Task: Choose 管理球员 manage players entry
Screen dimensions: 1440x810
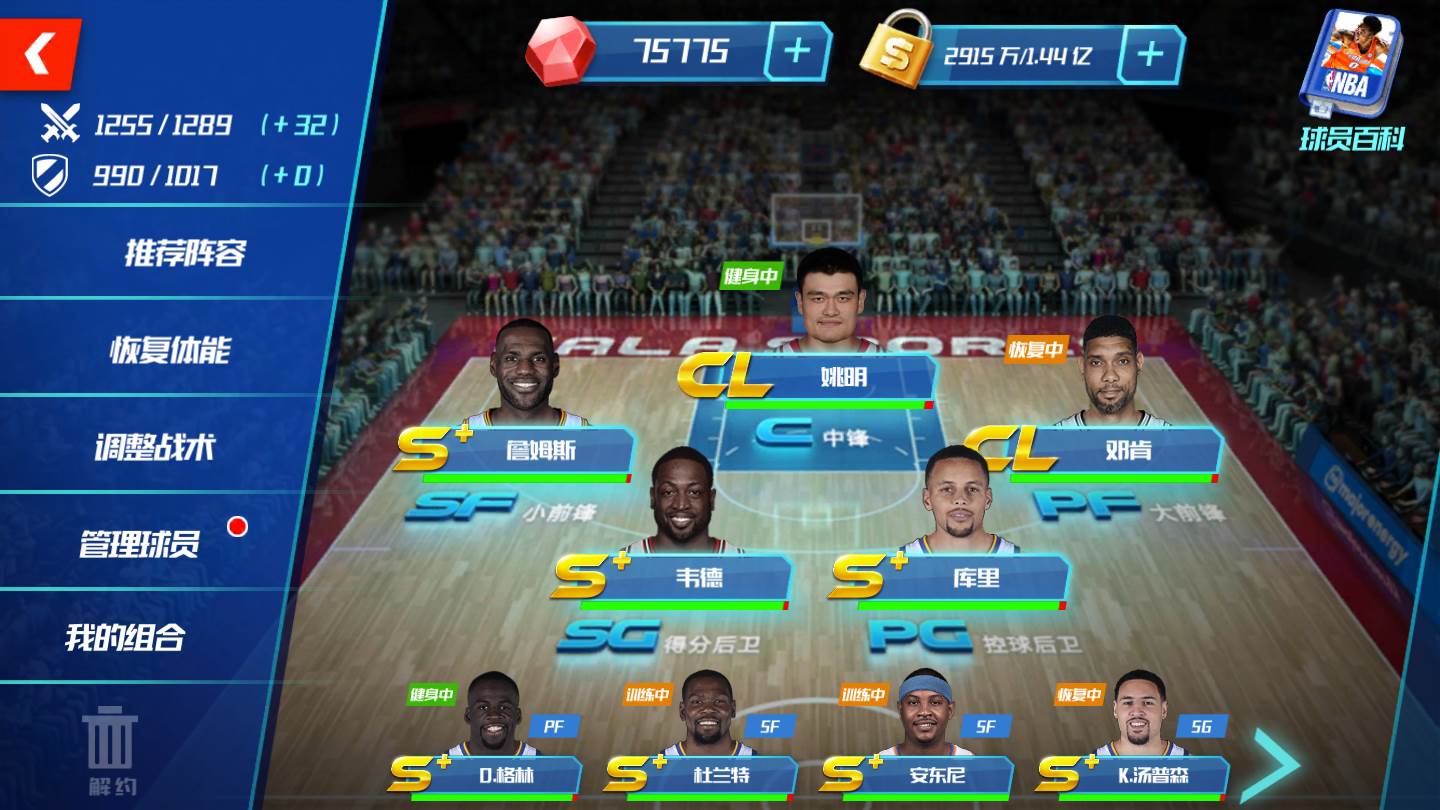Action: click(x=140, y=544)
